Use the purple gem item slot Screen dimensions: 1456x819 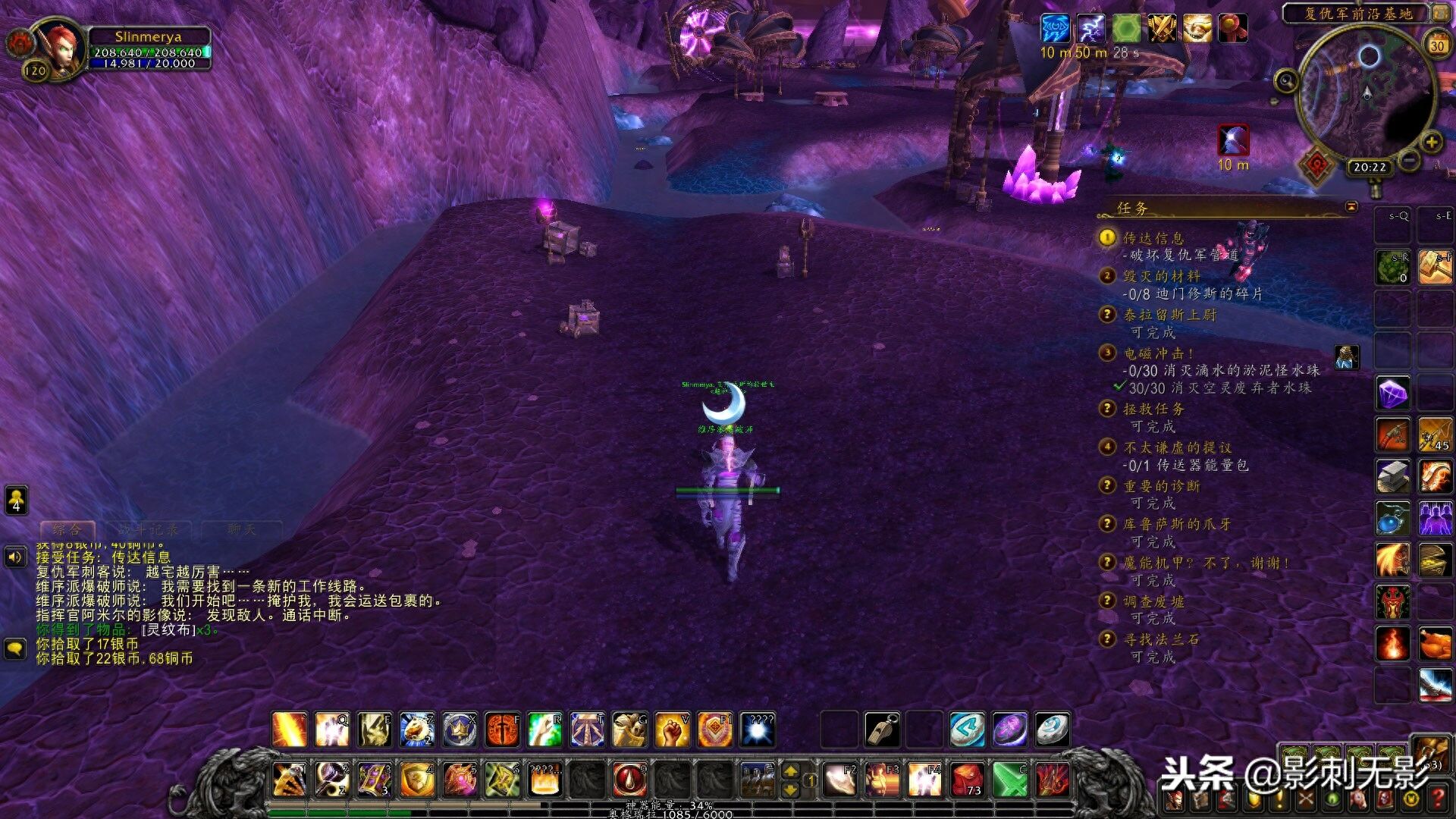1393,394
